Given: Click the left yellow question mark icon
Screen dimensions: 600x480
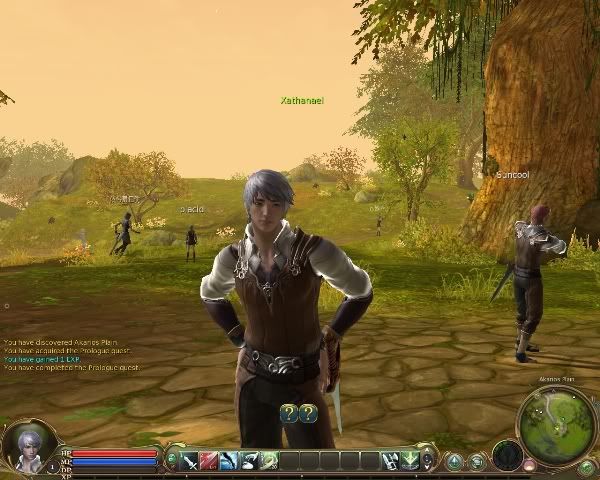Looking at the screenshot, I should [x=288, y=412].
